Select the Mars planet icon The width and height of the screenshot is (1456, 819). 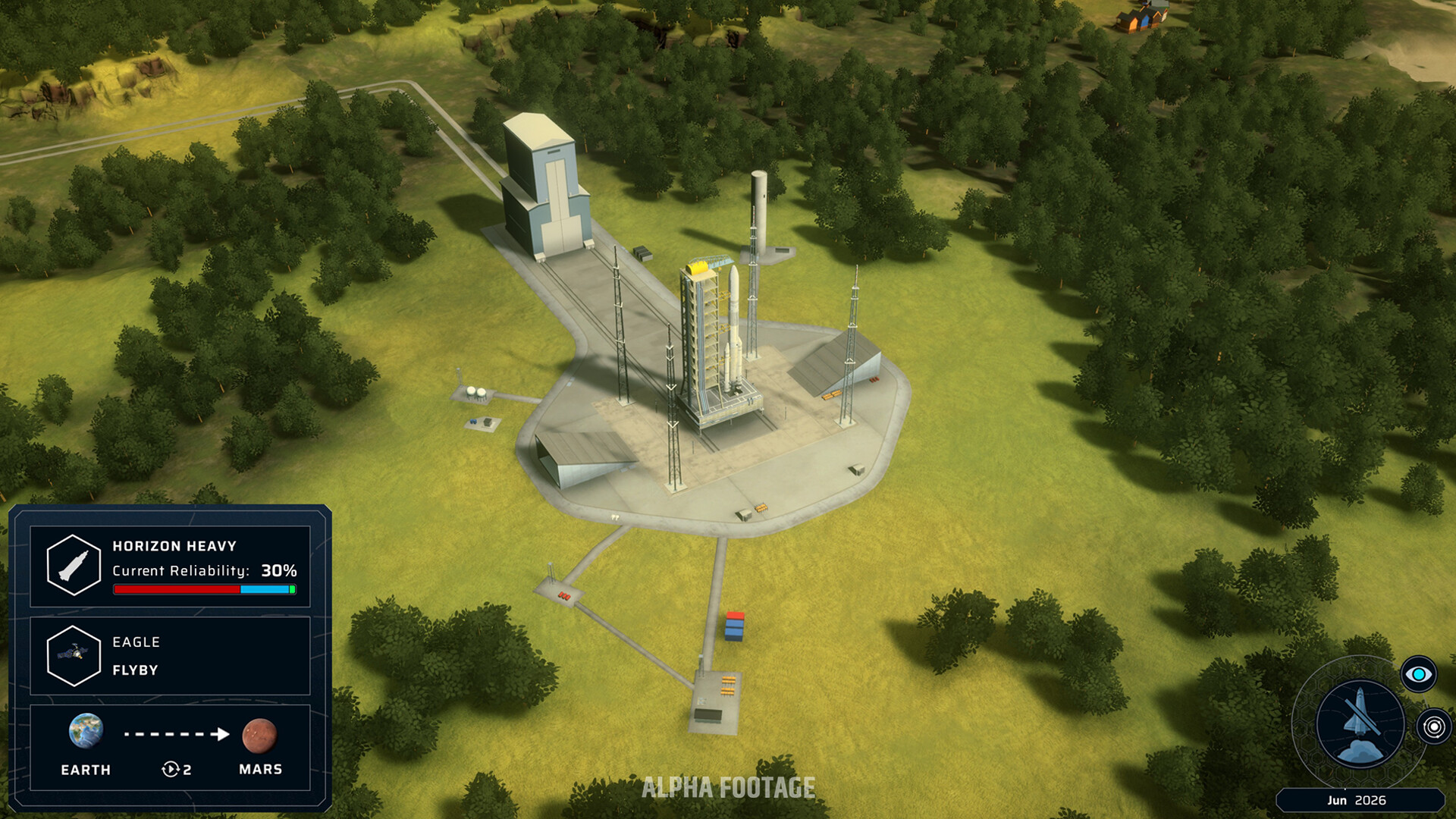(260, 733)
